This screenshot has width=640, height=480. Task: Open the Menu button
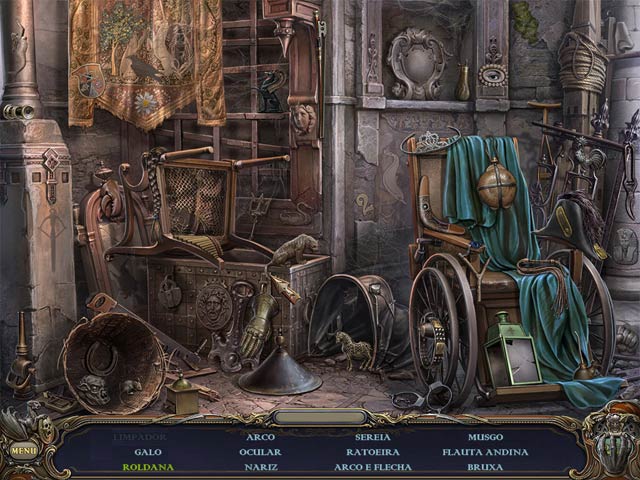[x=23, y=449]
